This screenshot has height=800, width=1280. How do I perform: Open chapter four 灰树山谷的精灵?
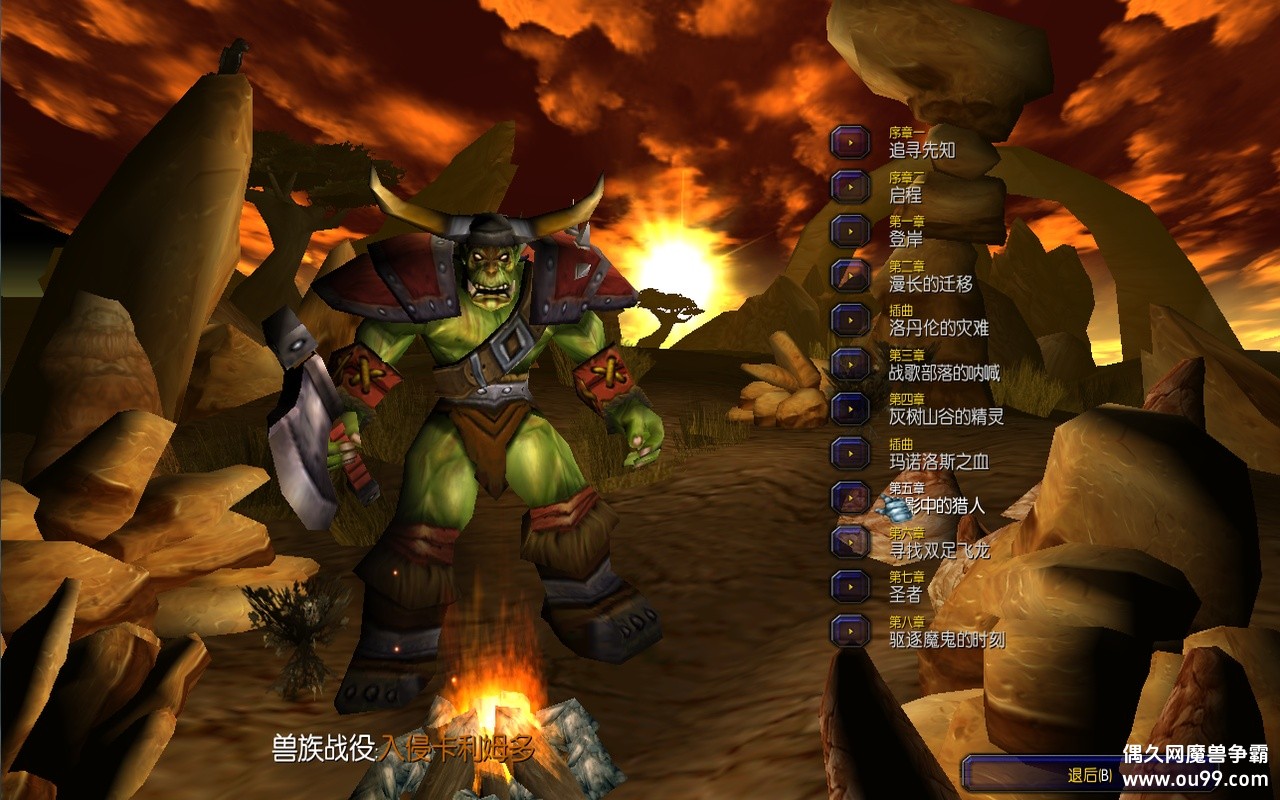pos(850,408)
